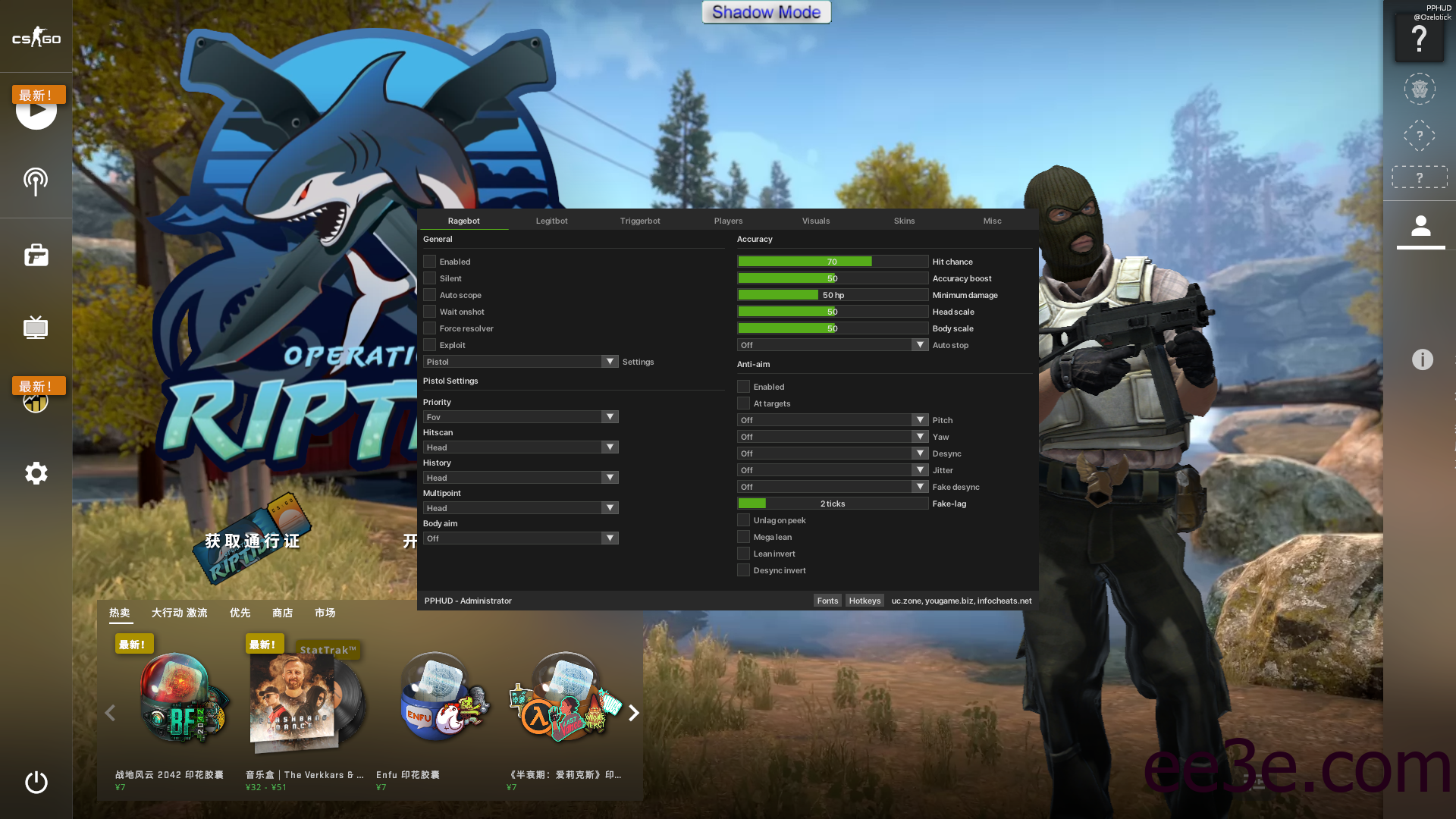Toggle the Force resolver option
Viewport: 1456px width, 819px height.
point(429,328)
